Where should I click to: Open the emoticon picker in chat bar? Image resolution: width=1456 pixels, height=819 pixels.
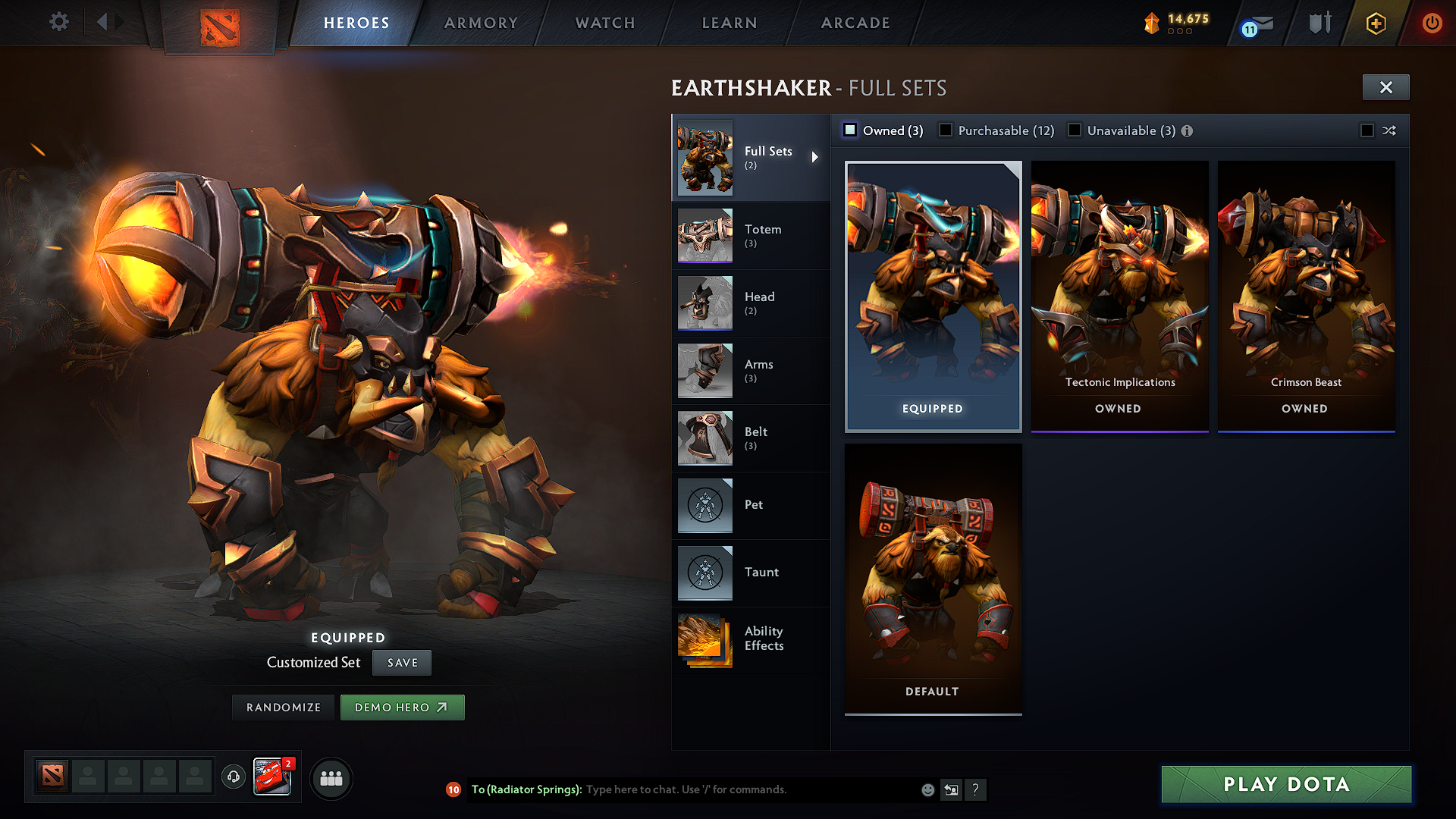point(927,789)
